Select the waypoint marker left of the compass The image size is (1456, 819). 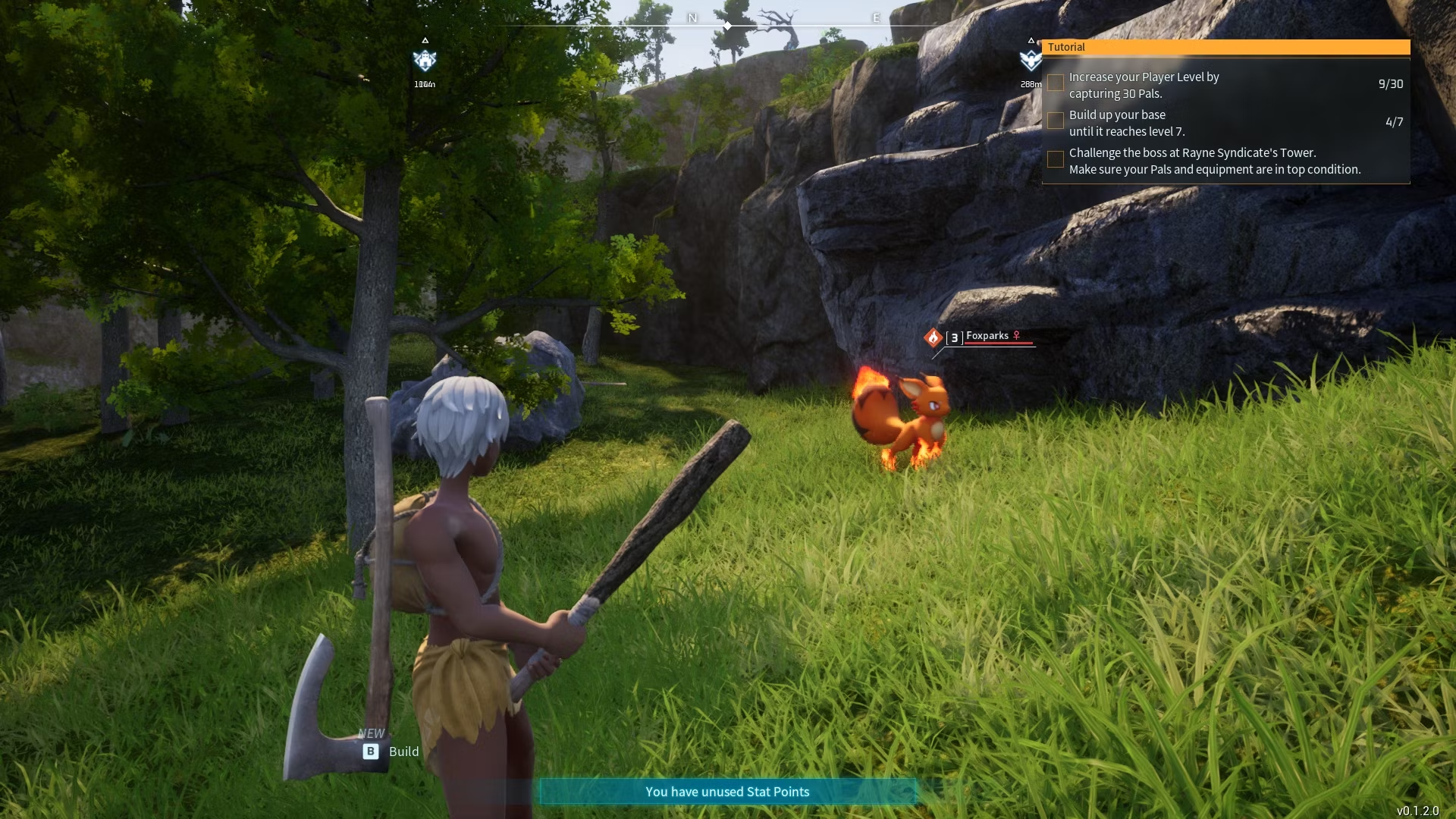pos(425,61)
